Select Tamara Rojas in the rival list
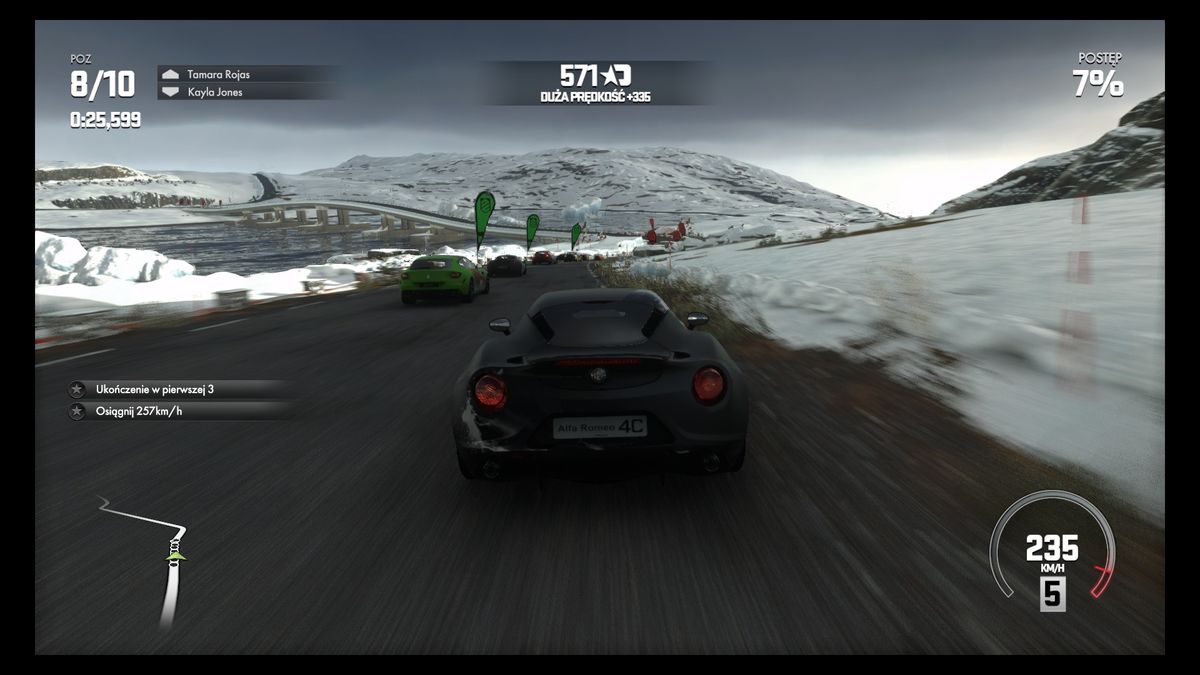Screen dimensions: 1200x675 click(x=218, y=74)
